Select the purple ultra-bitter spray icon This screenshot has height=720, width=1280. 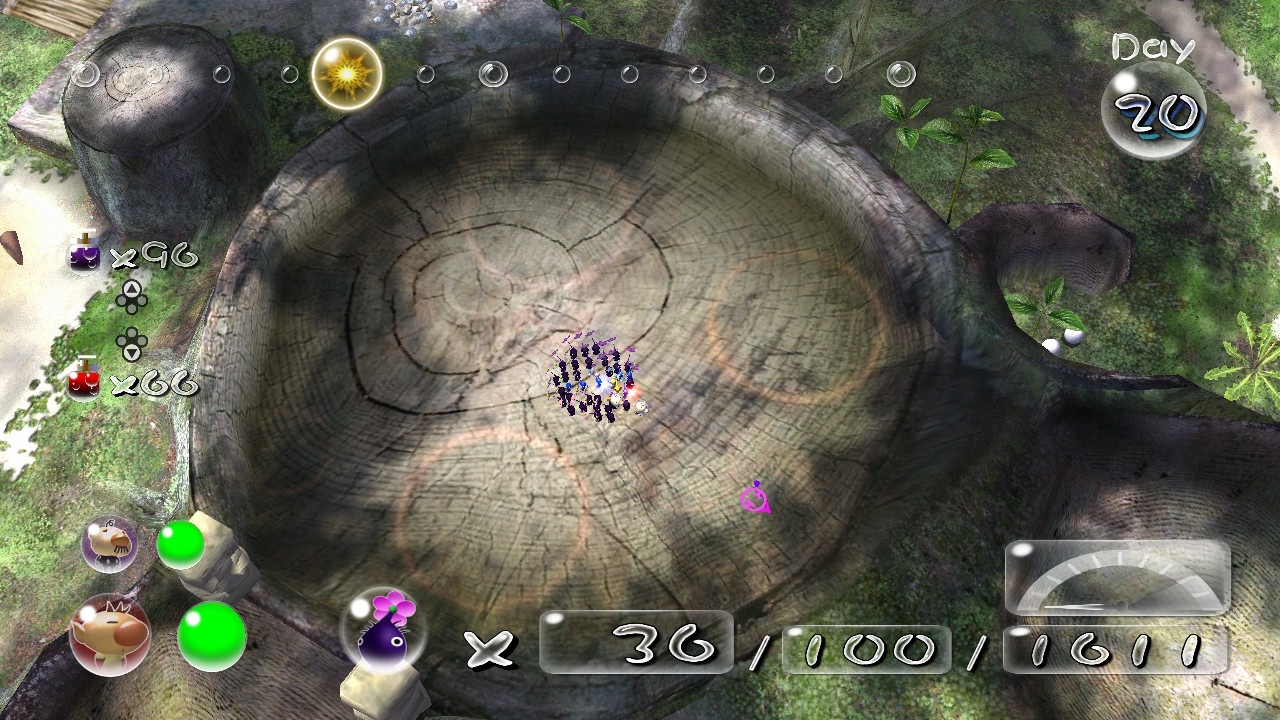(84, 256)
